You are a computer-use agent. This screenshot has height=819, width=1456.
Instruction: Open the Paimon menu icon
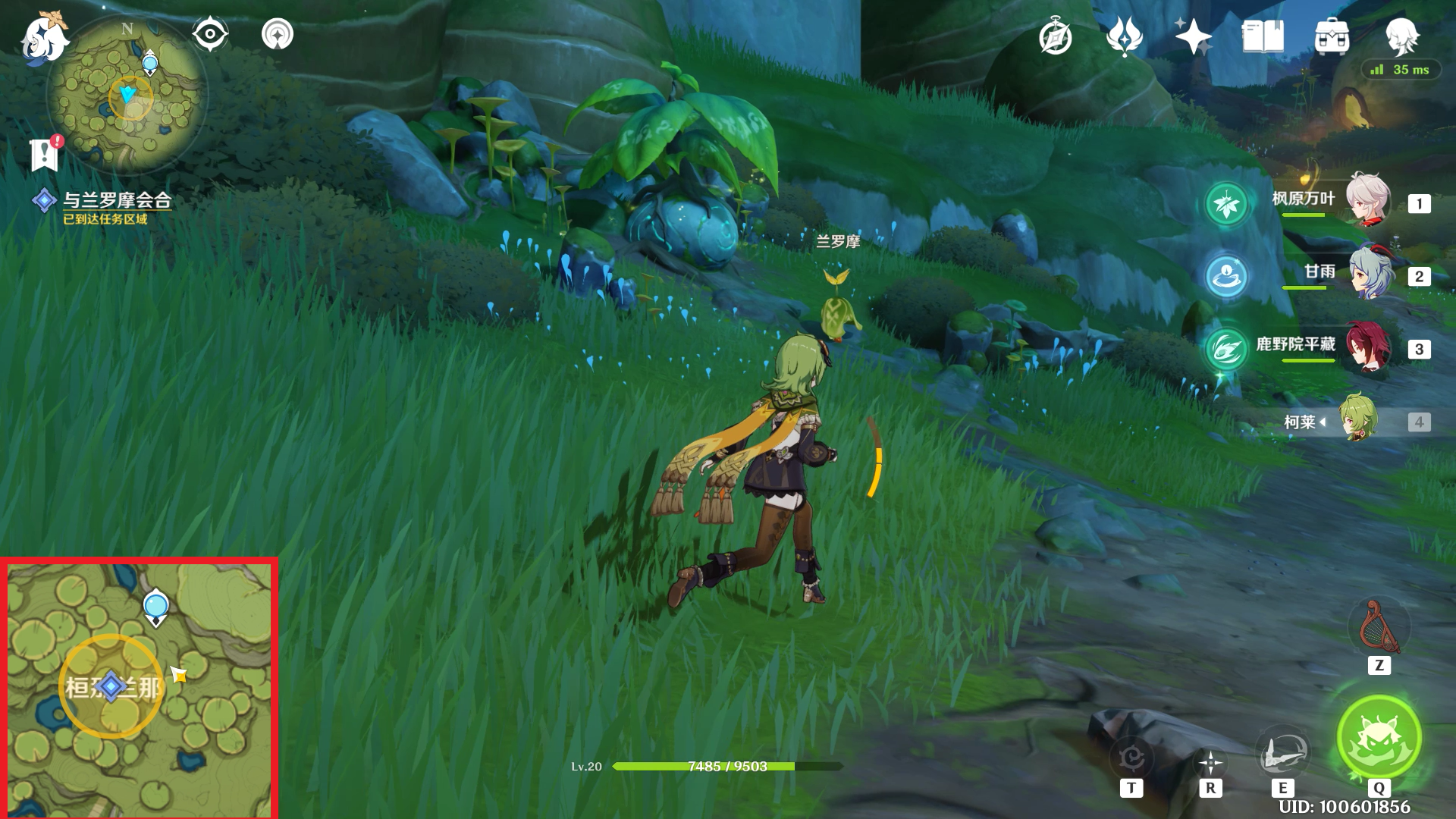pyautogui.click(x=44, y=36)
